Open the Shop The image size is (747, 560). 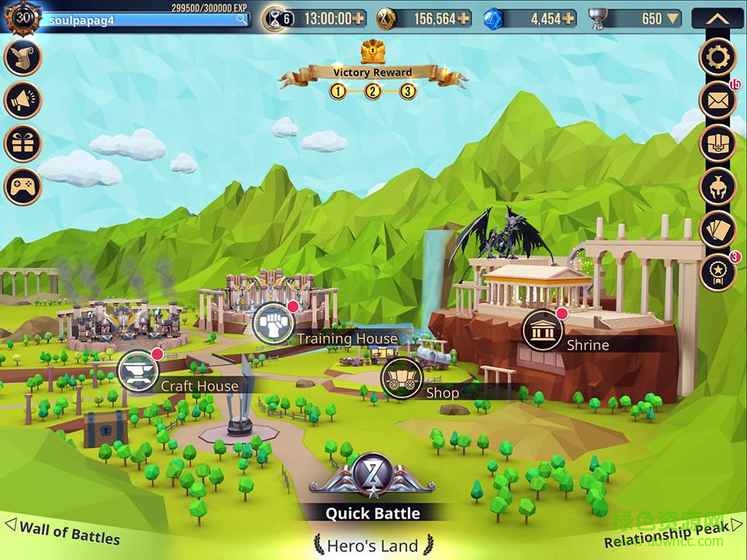tap(401, 376)
